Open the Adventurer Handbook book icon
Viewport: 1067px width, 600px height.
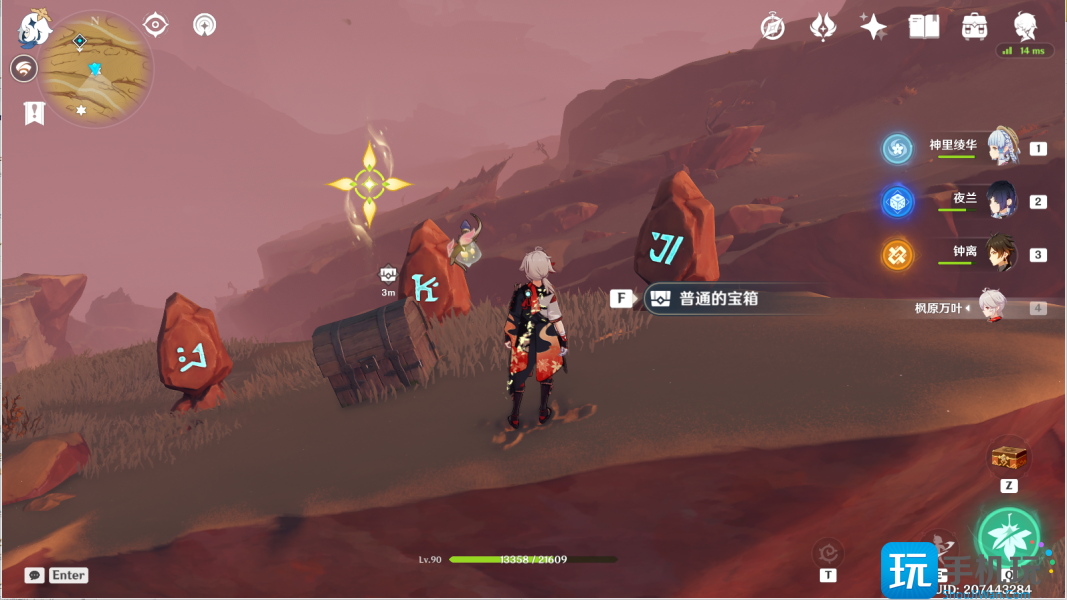pyautogui.click(x=923, y=27)
